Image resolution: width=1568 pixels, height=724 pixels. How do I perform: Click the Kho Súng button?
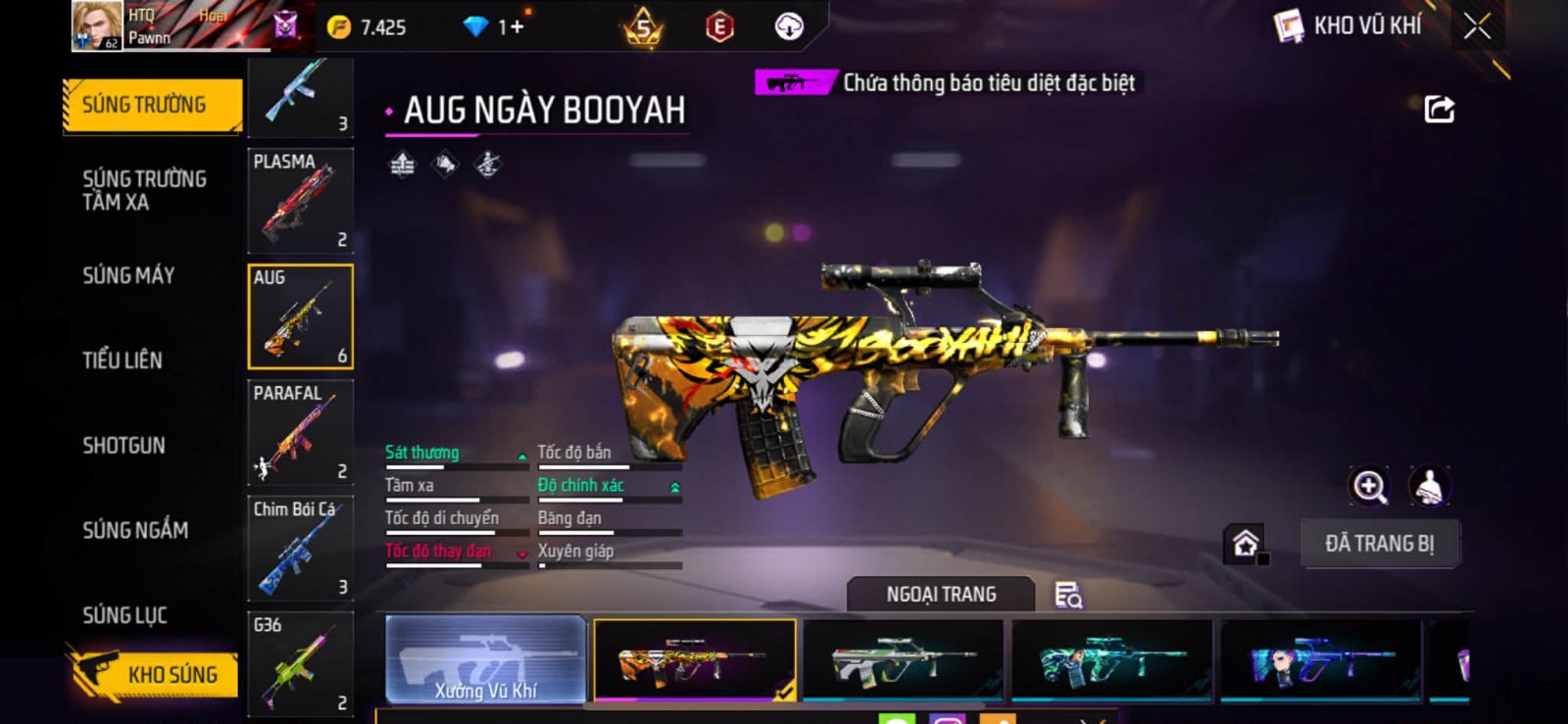coord(155,674)
